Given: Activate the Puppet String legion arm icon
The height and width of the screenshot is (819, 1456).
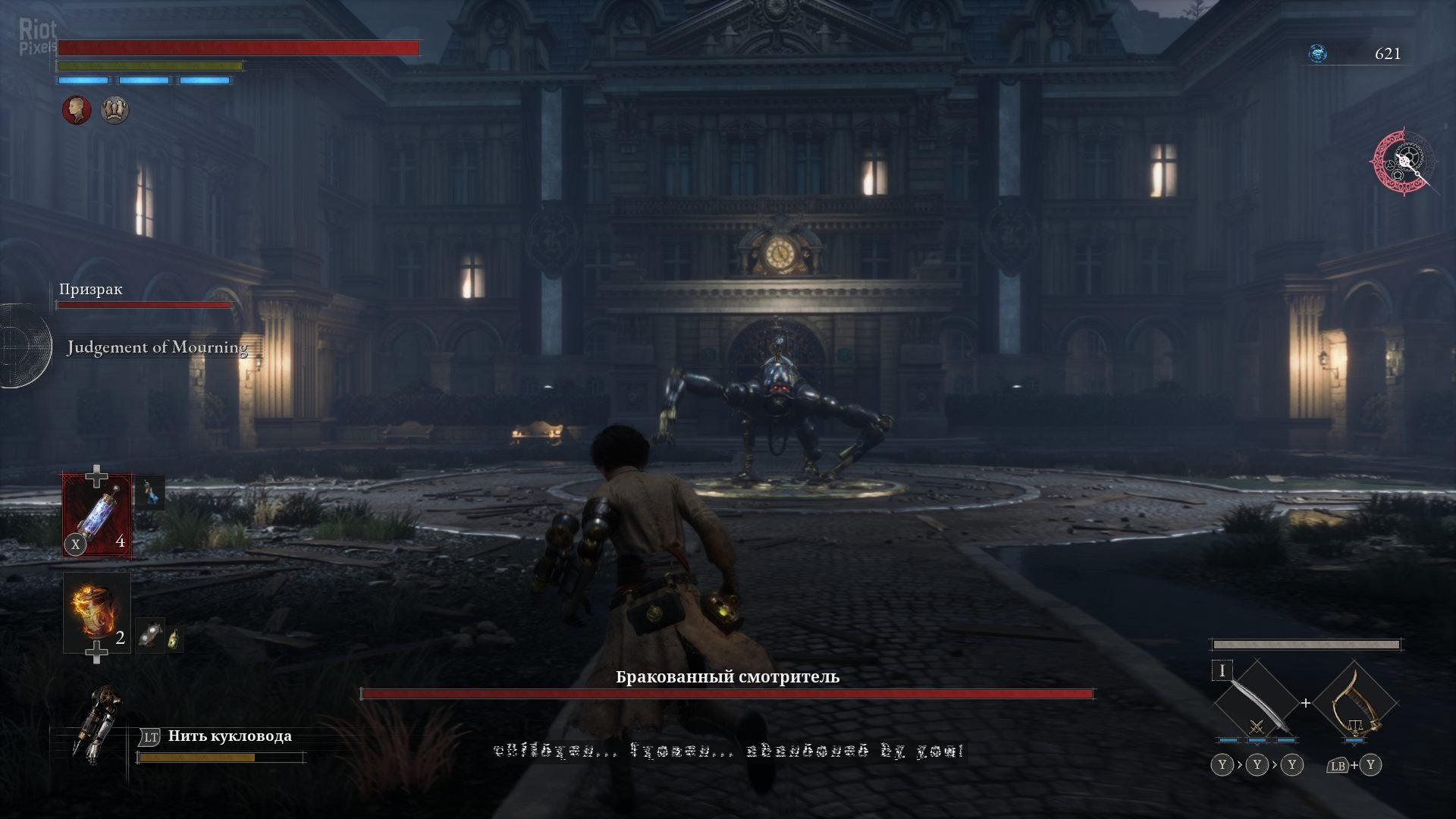Looking at the screenshot, I should 95,720.
